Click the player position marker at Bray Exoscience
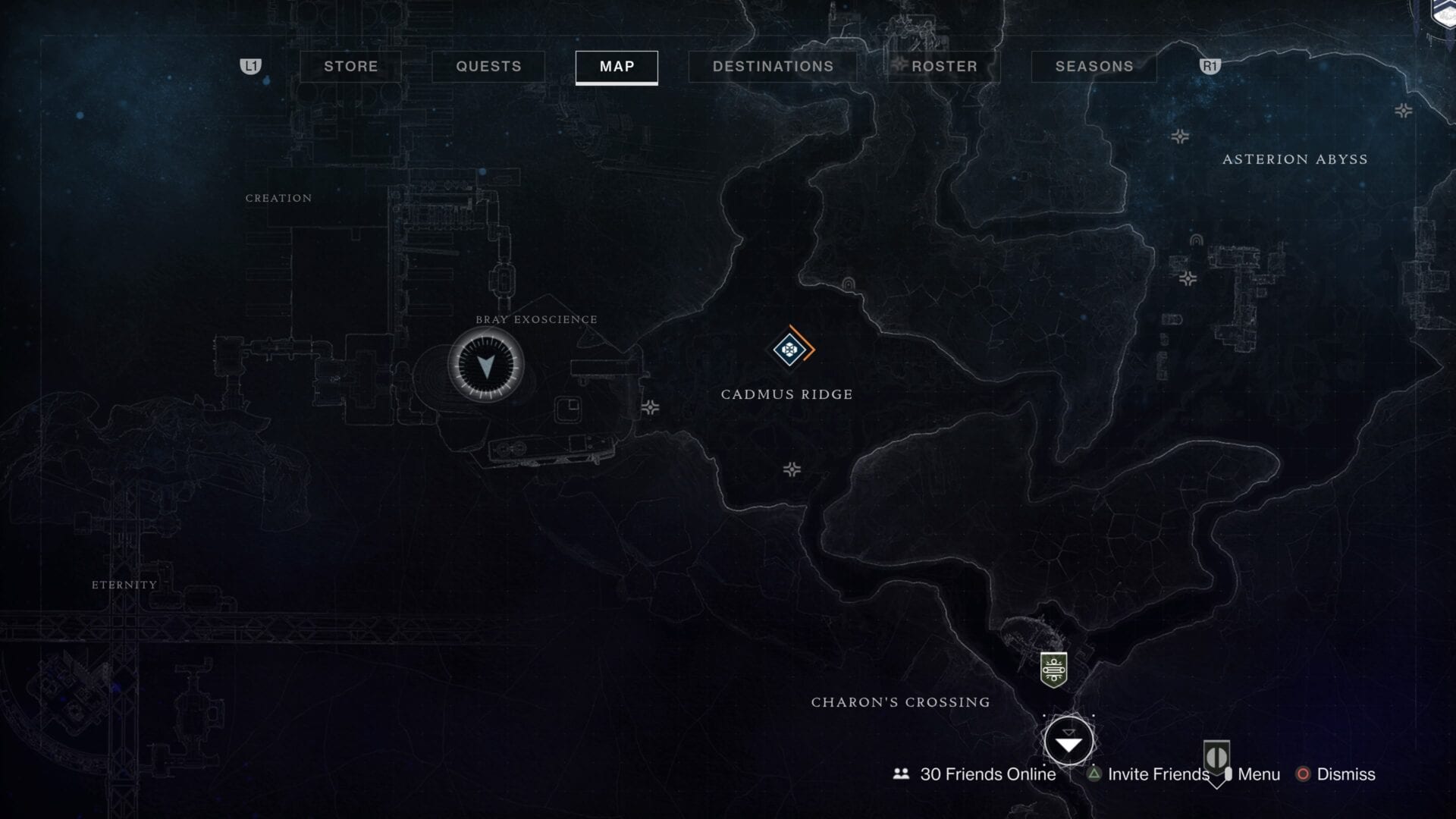This screenshot has width=1456, height=819. [488, 365]
